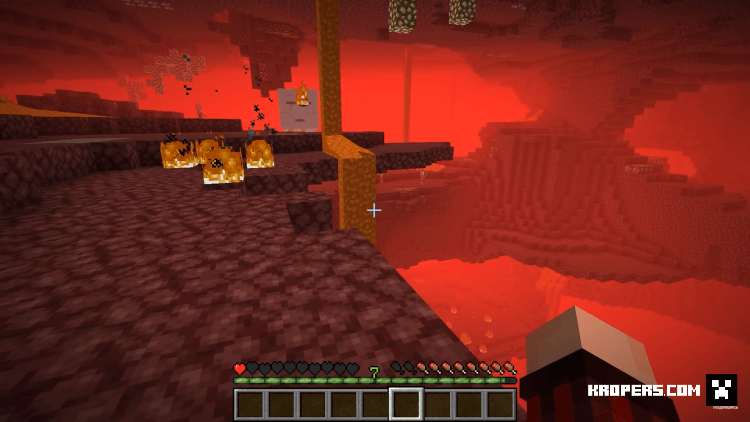Click the KROPERS.COM watermark text
Screen dimensions: 750x422
tap(643, 391)
